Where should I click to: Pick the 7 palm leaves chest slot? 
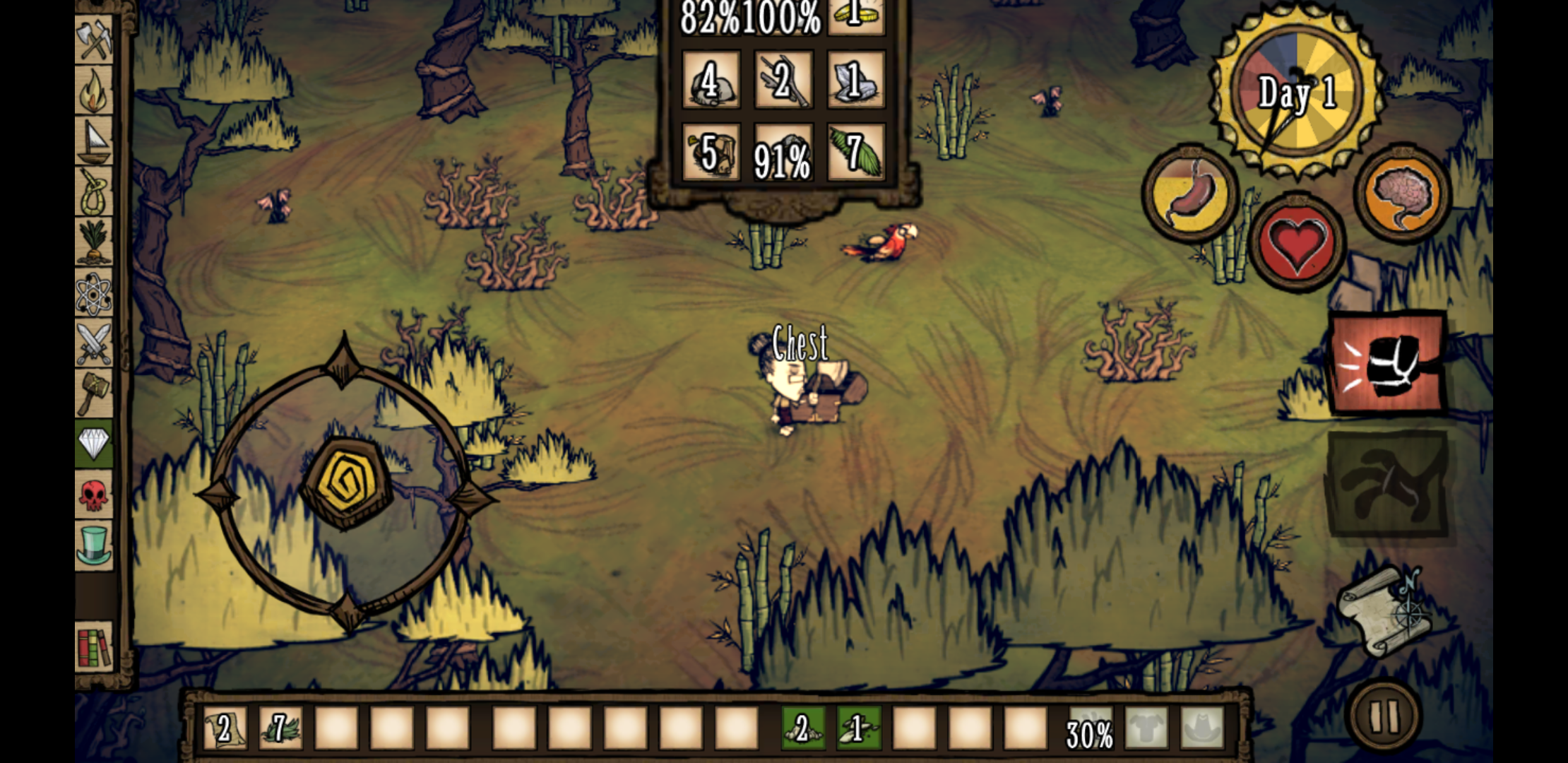coord(855,153)
